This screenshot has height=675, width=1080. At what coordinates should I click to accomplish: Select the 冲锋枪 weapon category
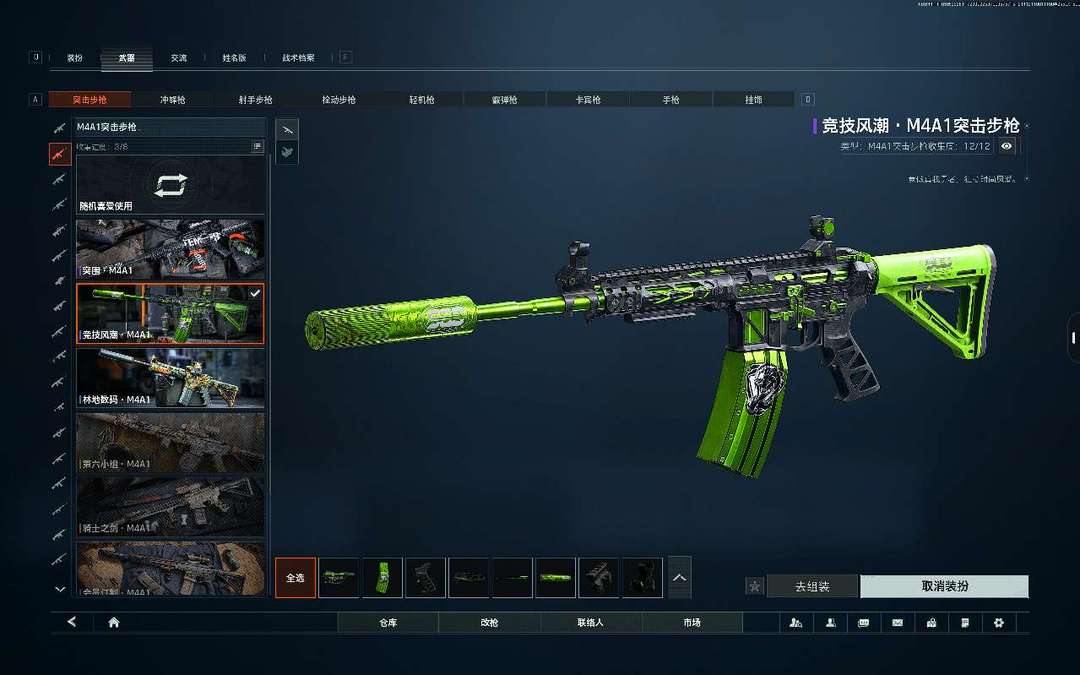point(173,100)
